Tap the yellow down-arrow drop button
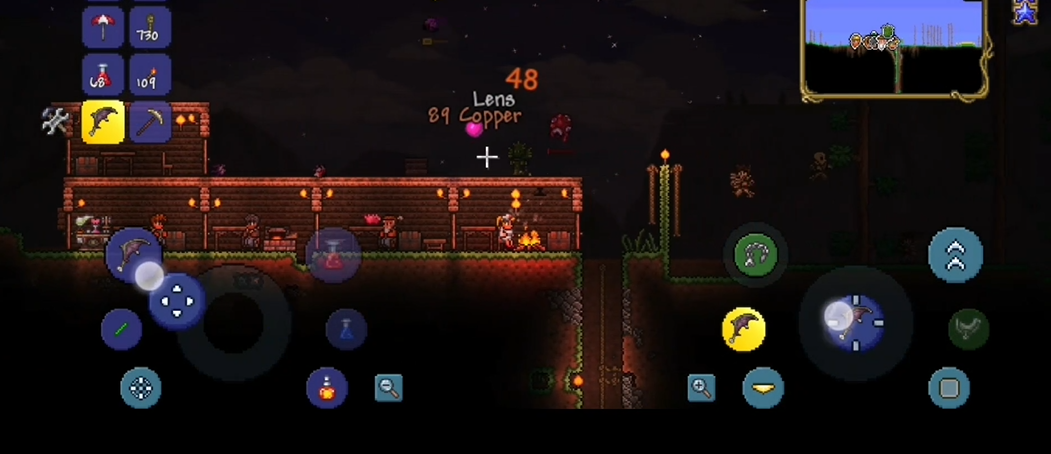The width and height of the screenshot is (1051, 454). [763, 388]
